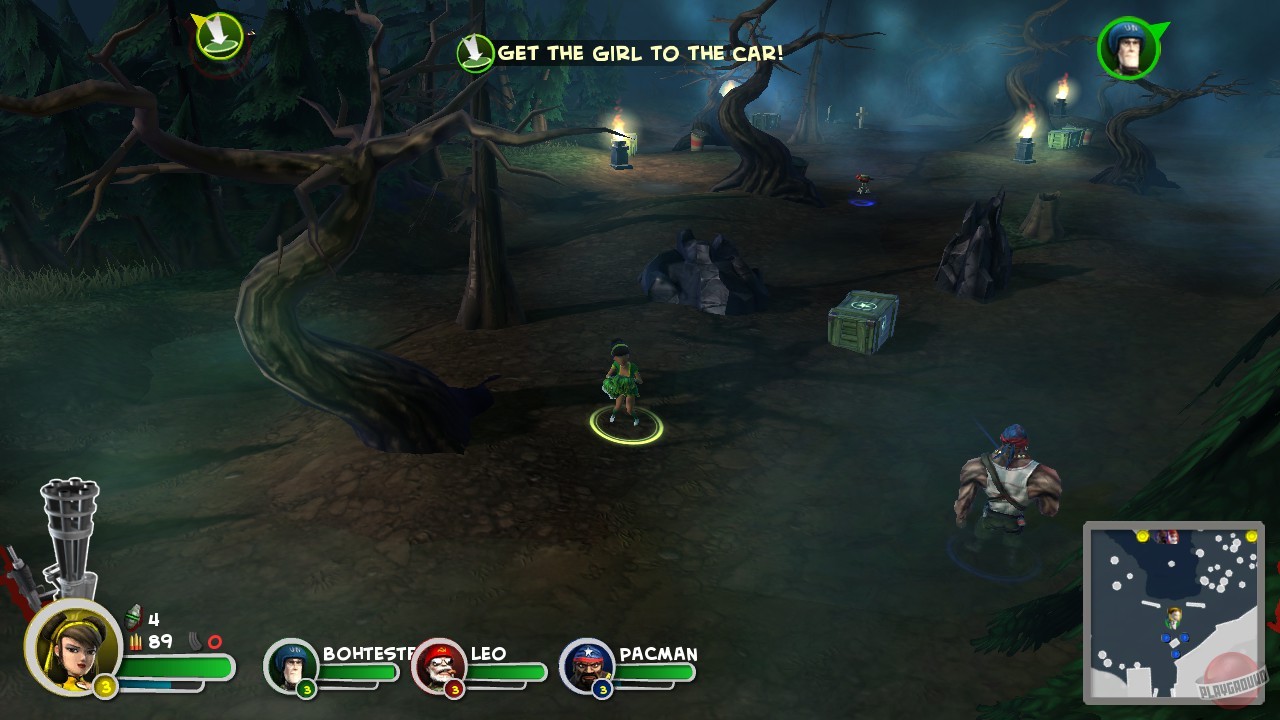This screenshot has width=1280, height=720.
Task: Click the grenade count icon
Action: [134, 619]
